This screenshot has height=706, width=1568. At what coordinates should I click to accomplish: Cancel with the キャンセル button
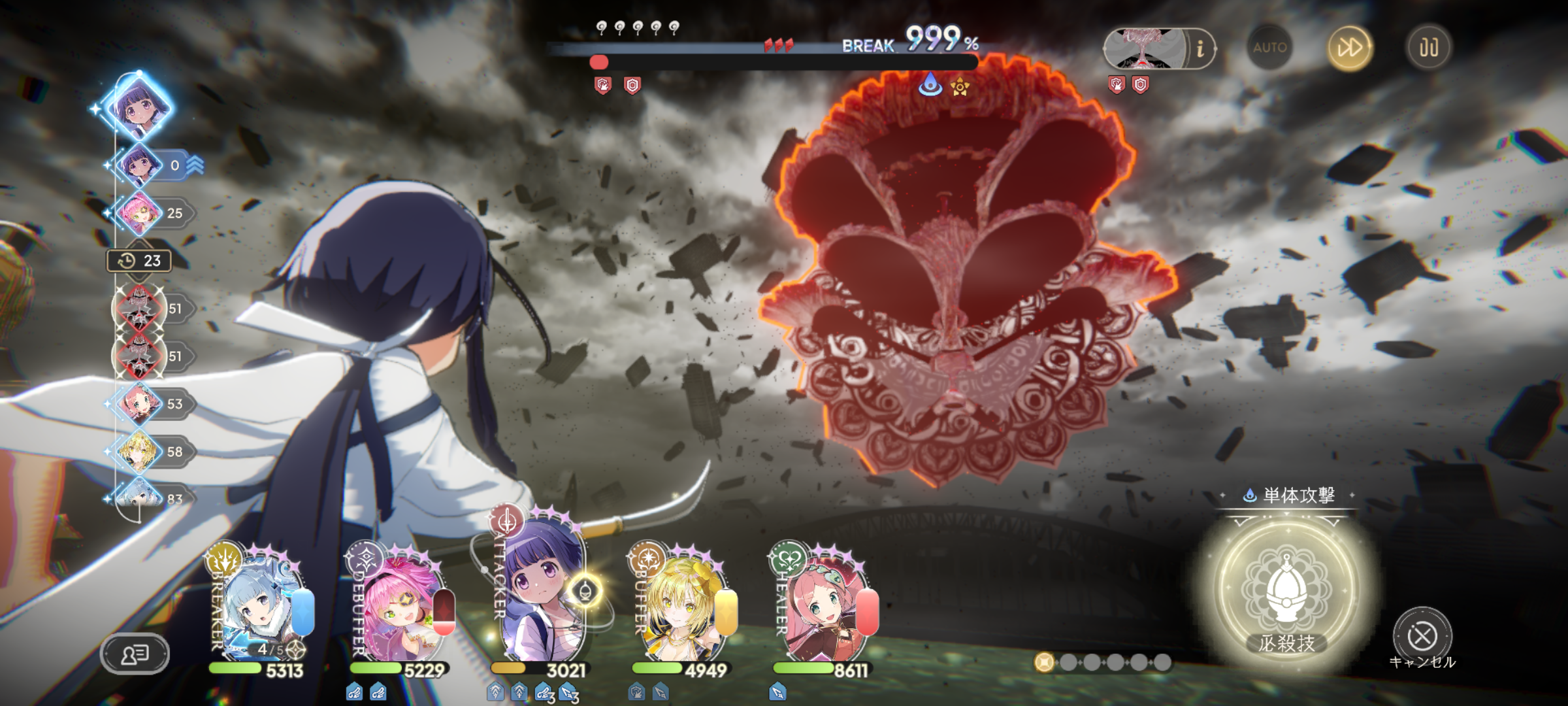(1422, 637)
